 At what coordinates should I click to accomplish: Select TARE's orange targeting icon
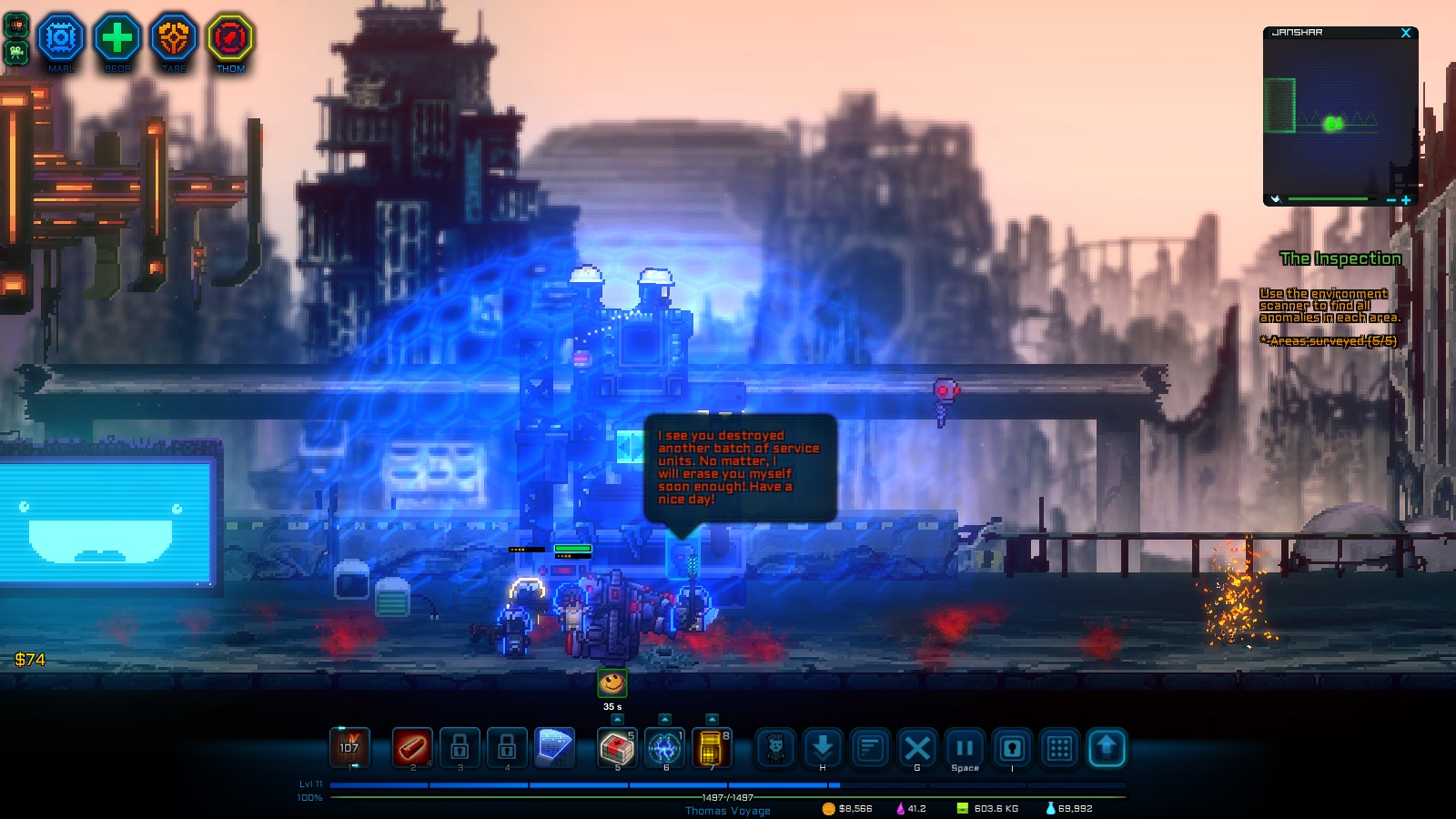pos(173,38)
